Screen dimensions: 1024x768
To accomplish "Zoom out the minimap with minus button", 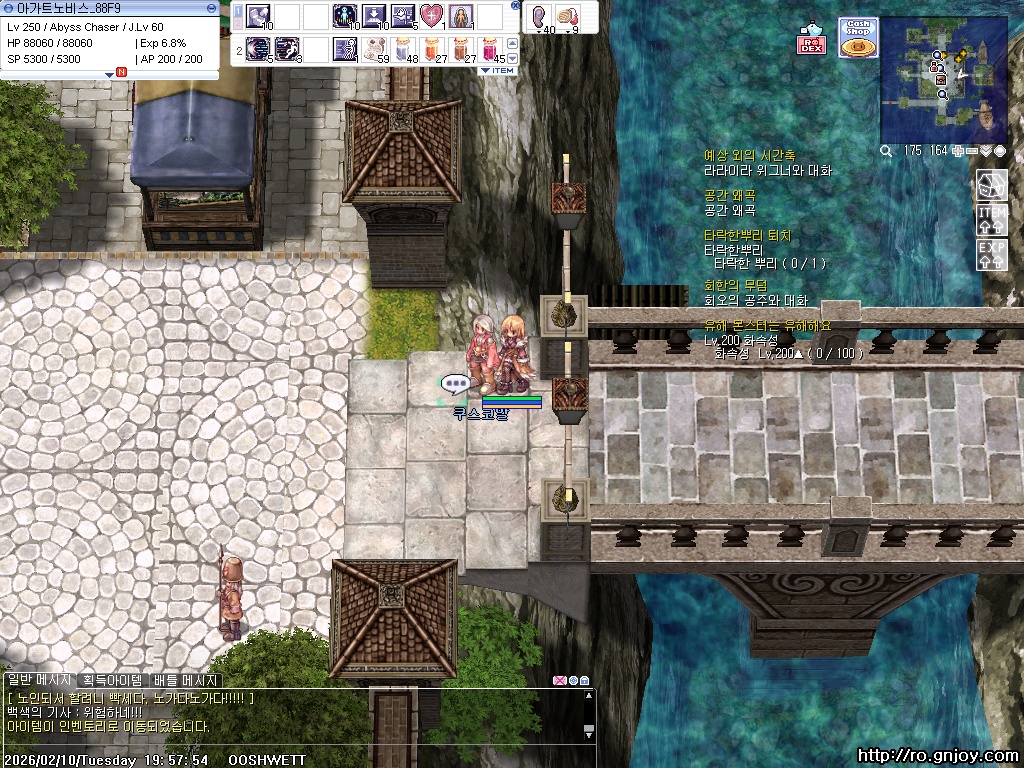I will click(972, 151).
